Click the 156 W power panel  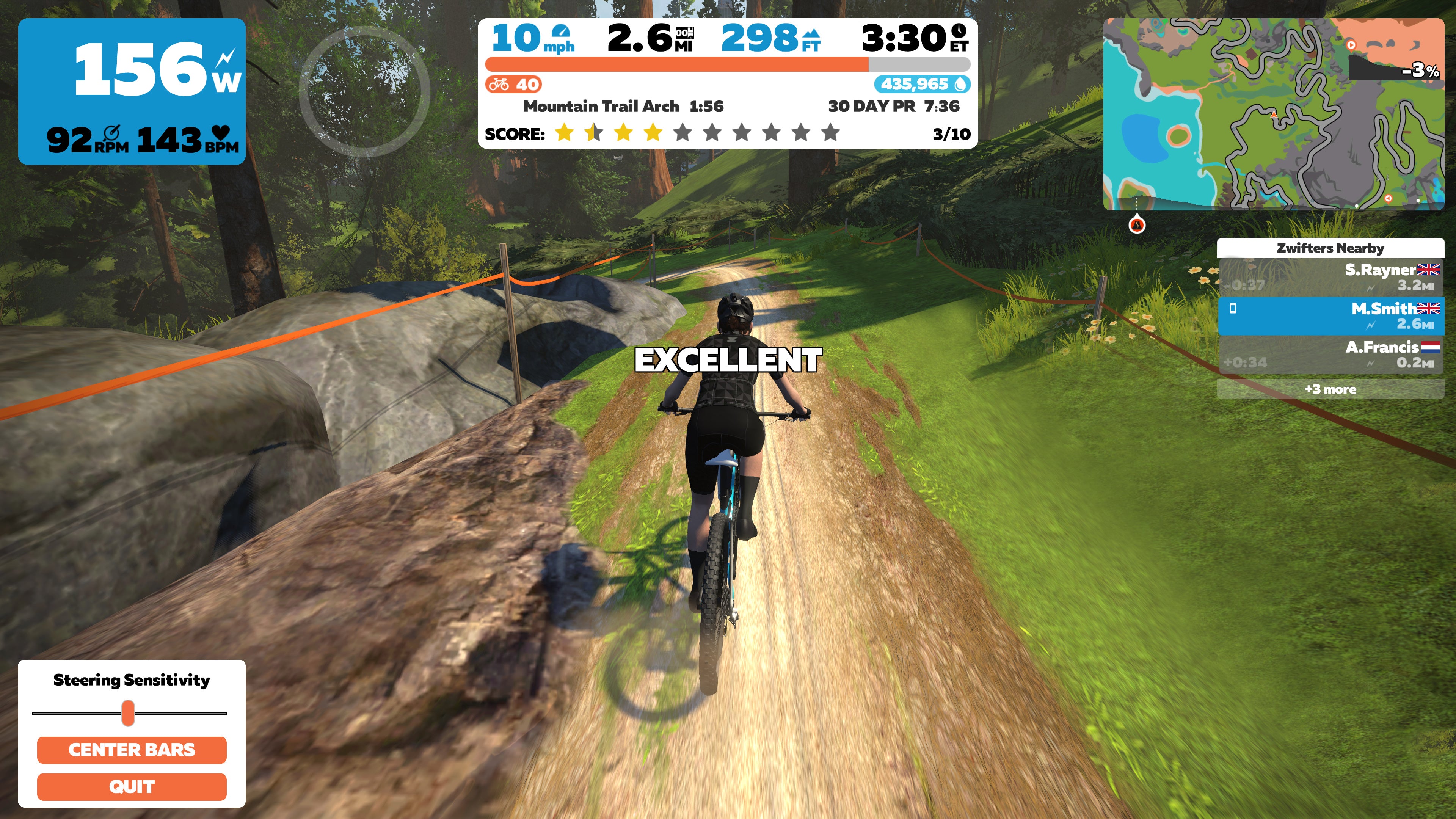(x=132, y=91)
